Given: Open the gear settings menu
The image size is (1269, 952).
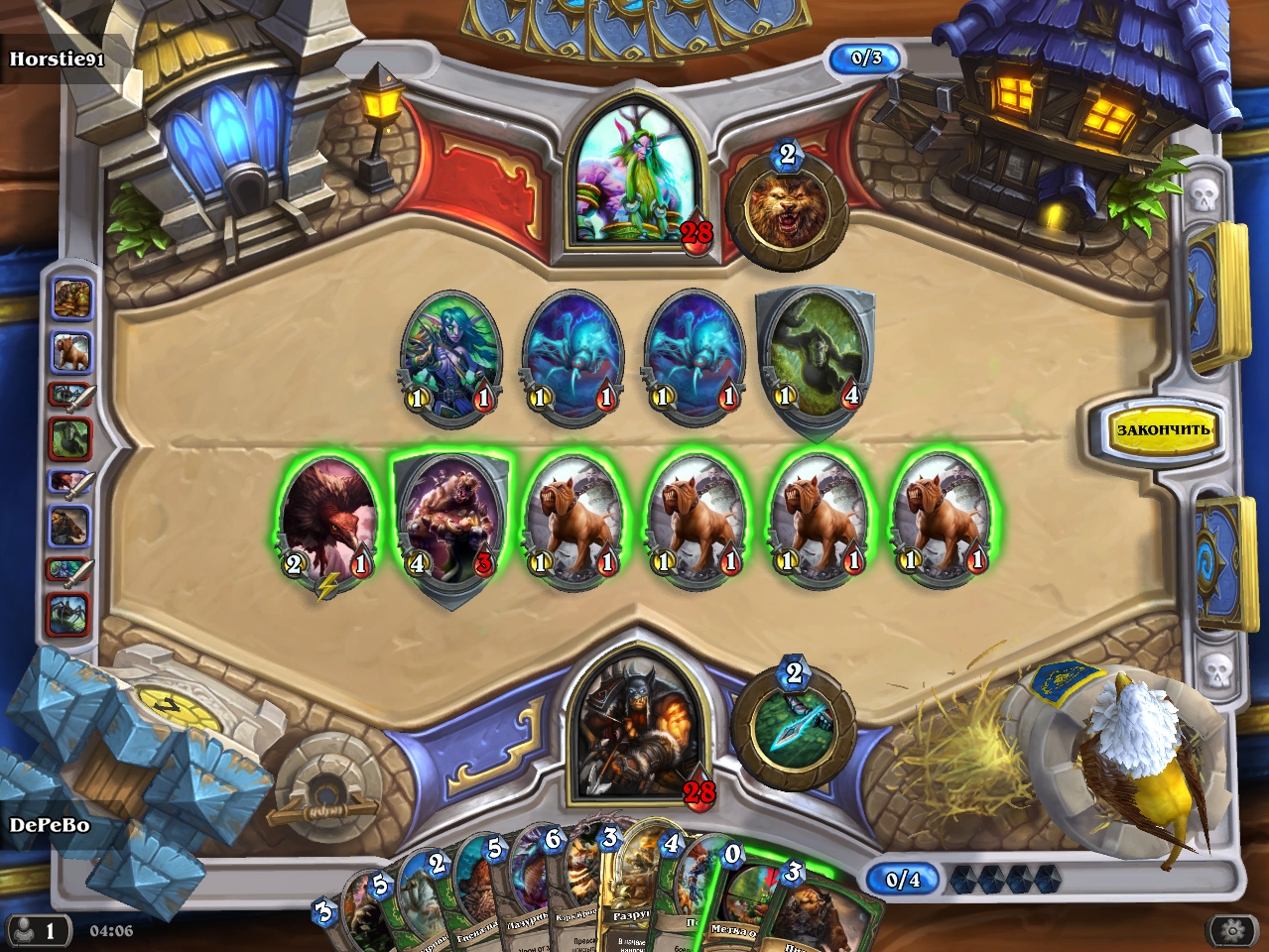Looking at the screenshot, I should 1232,930.
